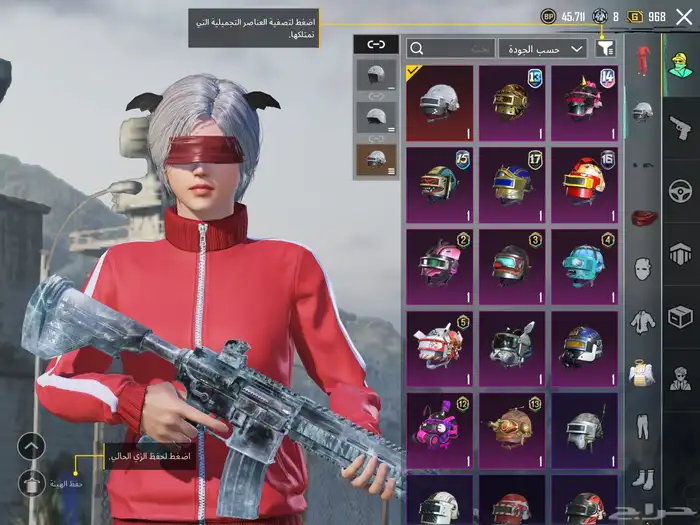Expand the up-arrow button above save outfit
This screenshot has width=700, height=525.
coord(32,446)
